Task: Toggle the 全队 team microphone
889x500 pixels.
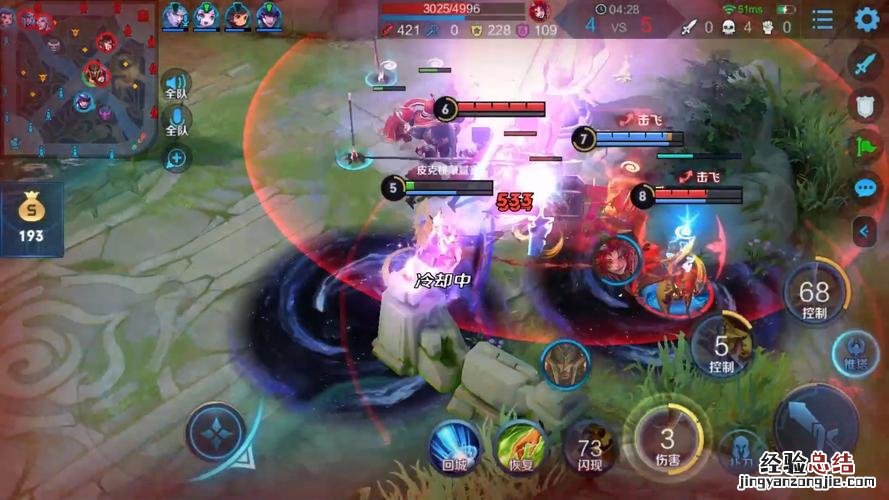Action: (176, 123)
